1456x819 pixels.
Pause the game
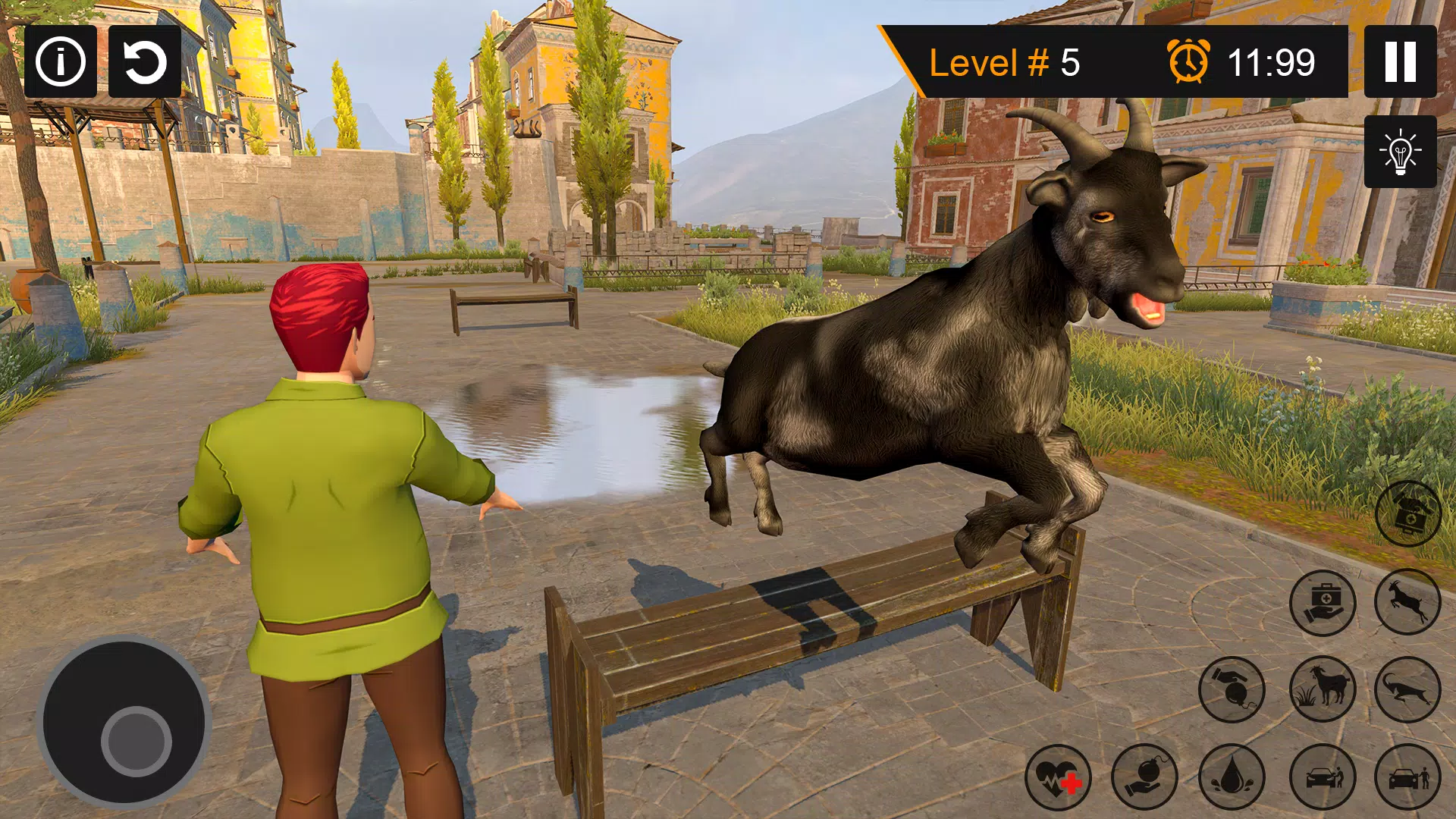(1400, 61)
